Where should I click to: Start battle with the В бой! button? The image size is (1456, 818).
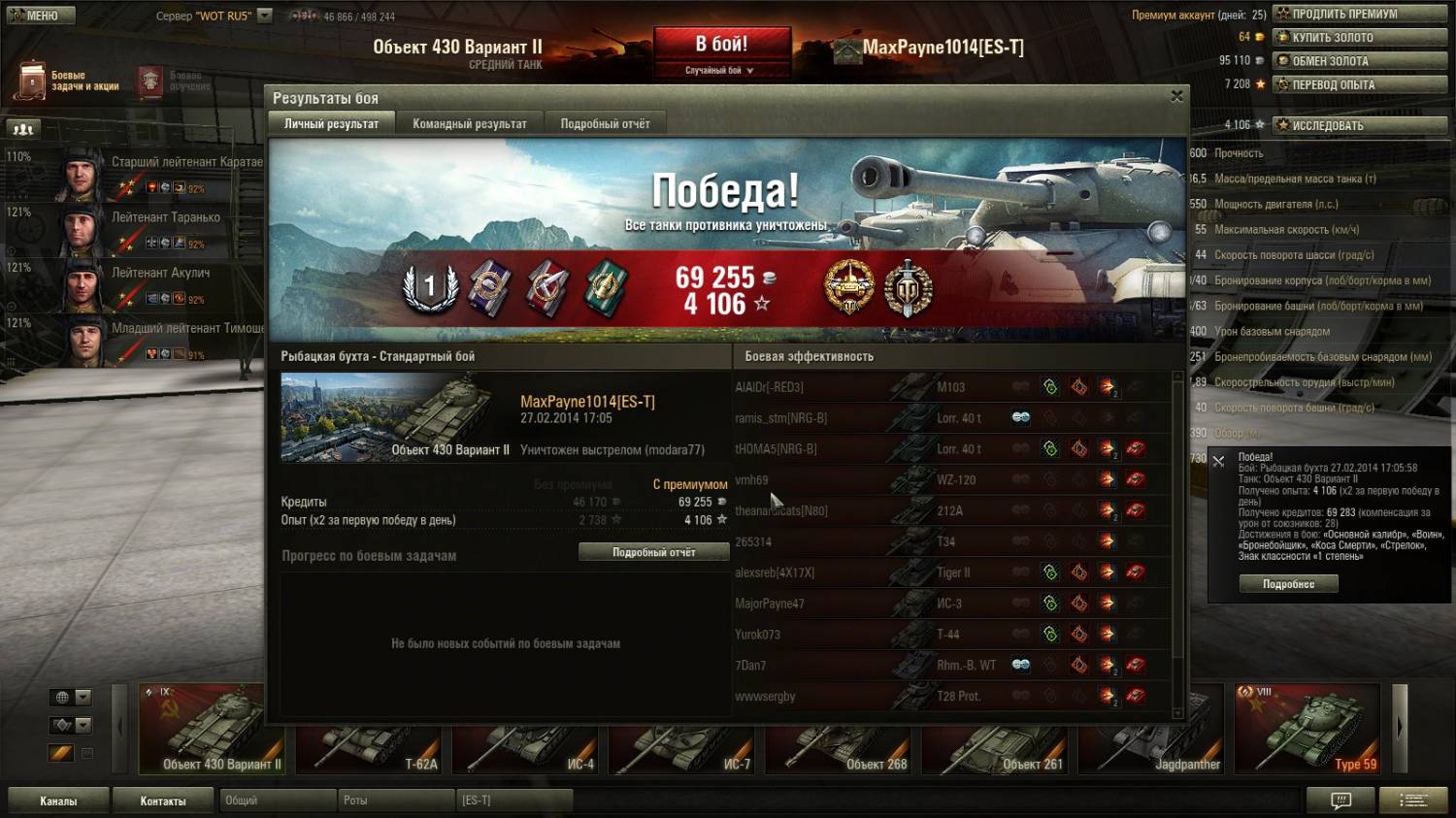coord(721,45)
